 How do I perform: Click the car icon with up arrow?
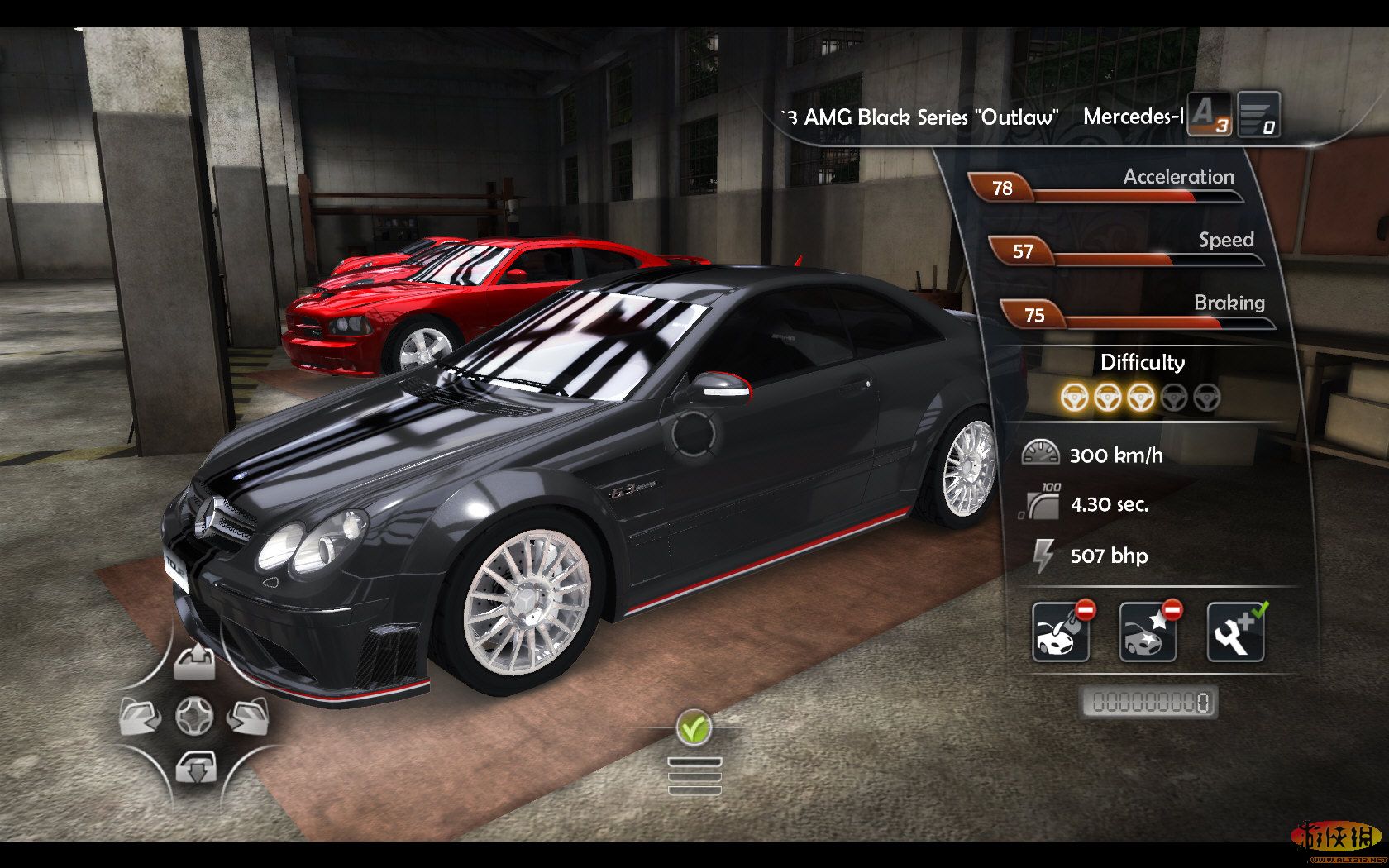point(194,663)
